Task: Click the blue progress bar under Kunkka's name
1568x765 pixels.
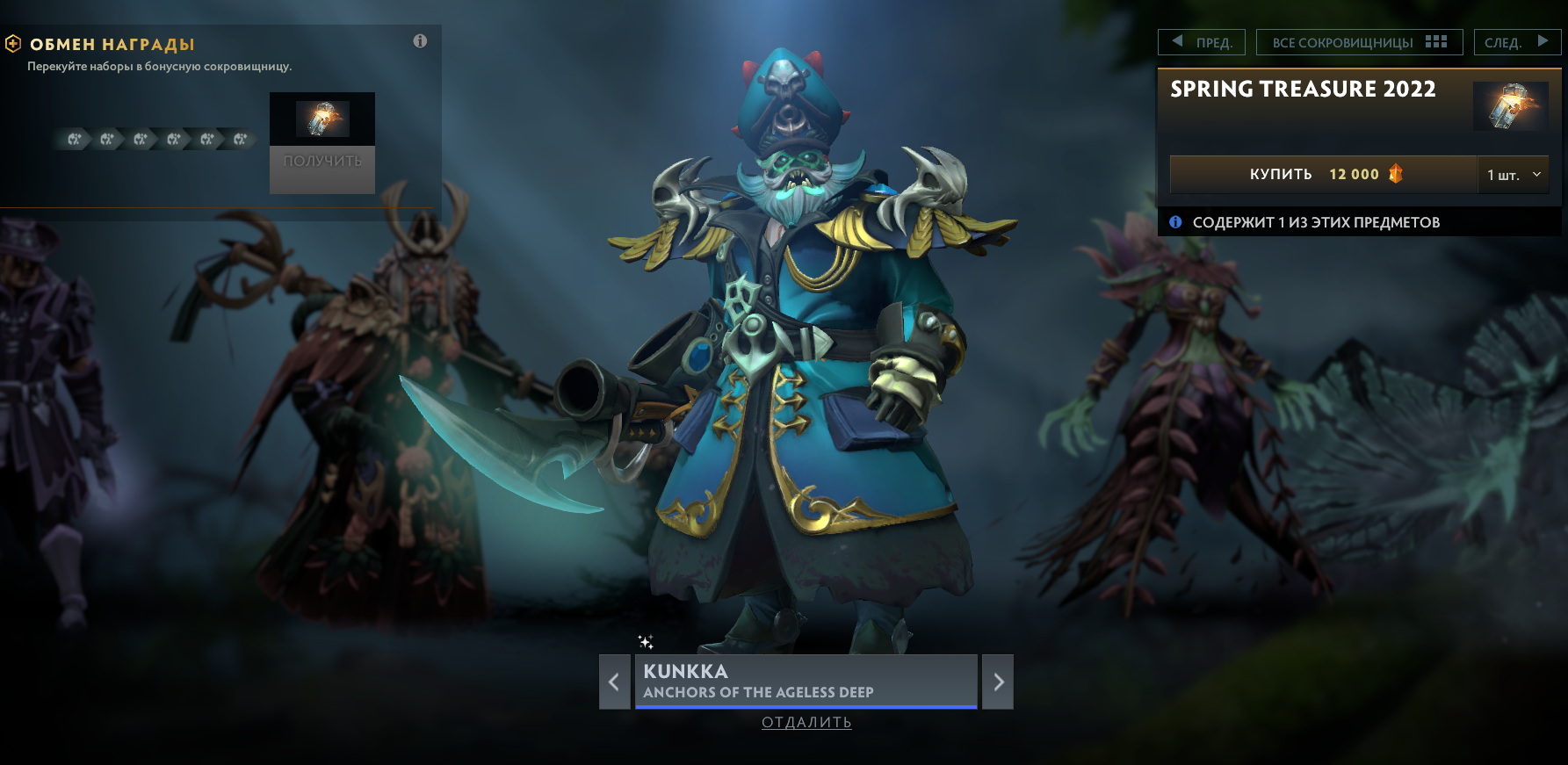Action: [x=805, y=705]
